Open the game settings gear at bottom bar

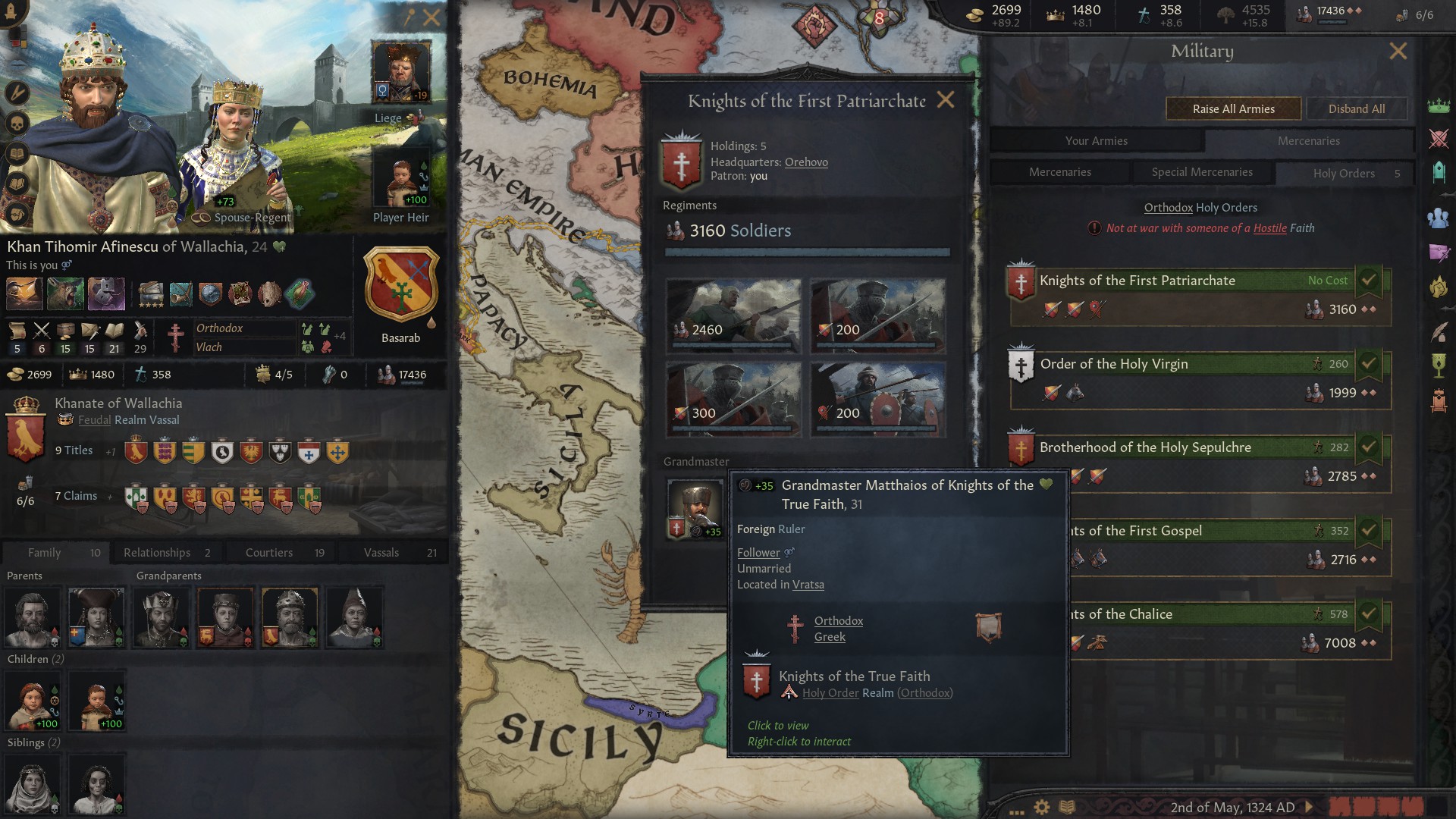(x=1041, y=806)
